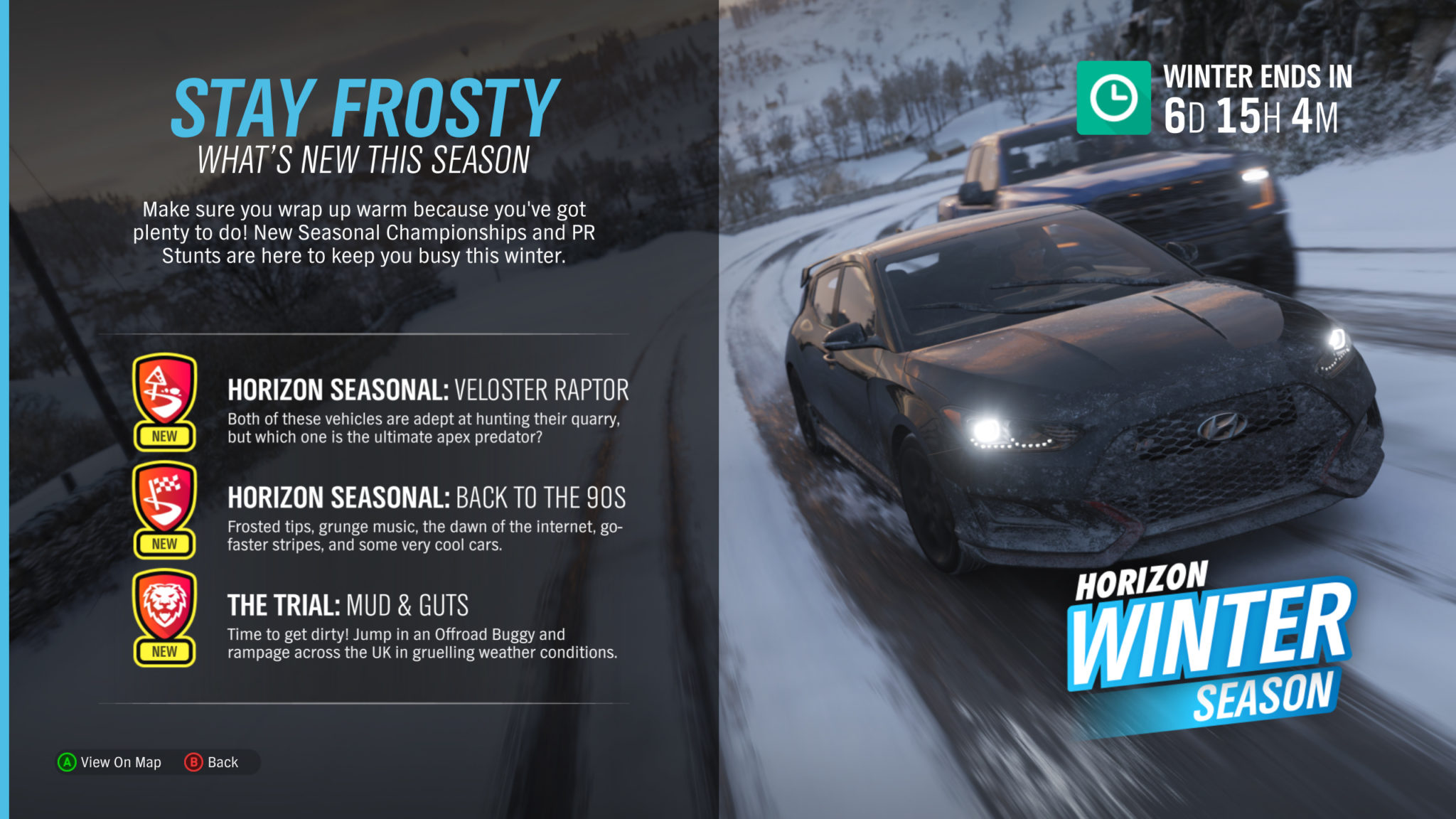Screen dimensions: 1456x819
Task: Click the green clock countdown icon
Action: coord(1113,99)
